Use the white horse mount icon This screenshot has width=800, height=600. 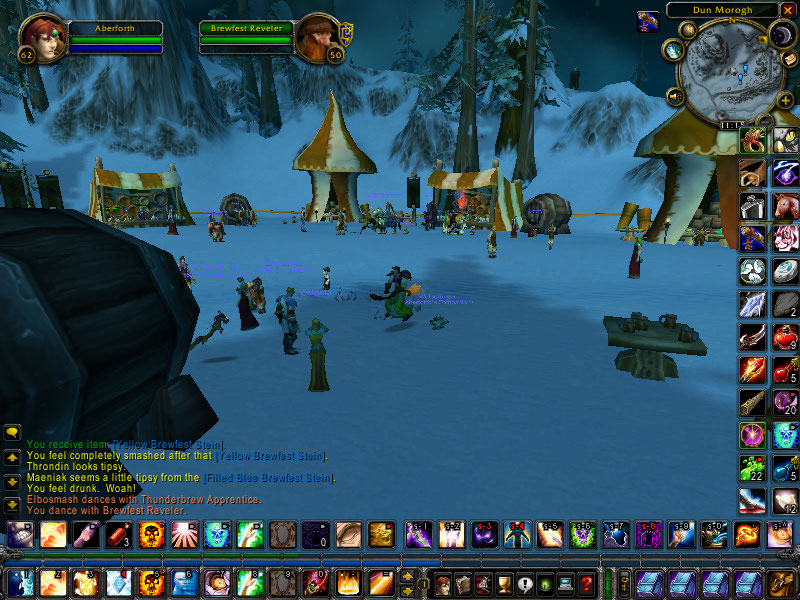[786, 205]
